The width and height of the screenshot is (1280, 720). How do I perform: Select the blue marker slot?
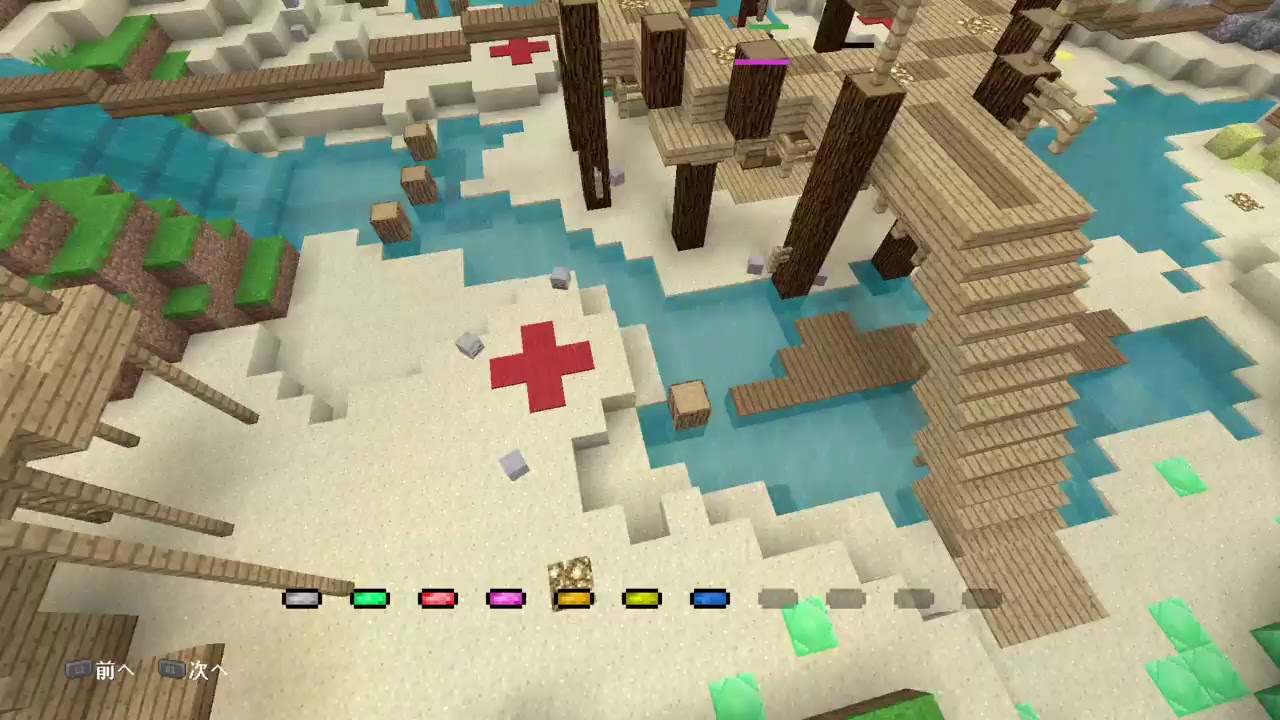click(x=708, y=598)
